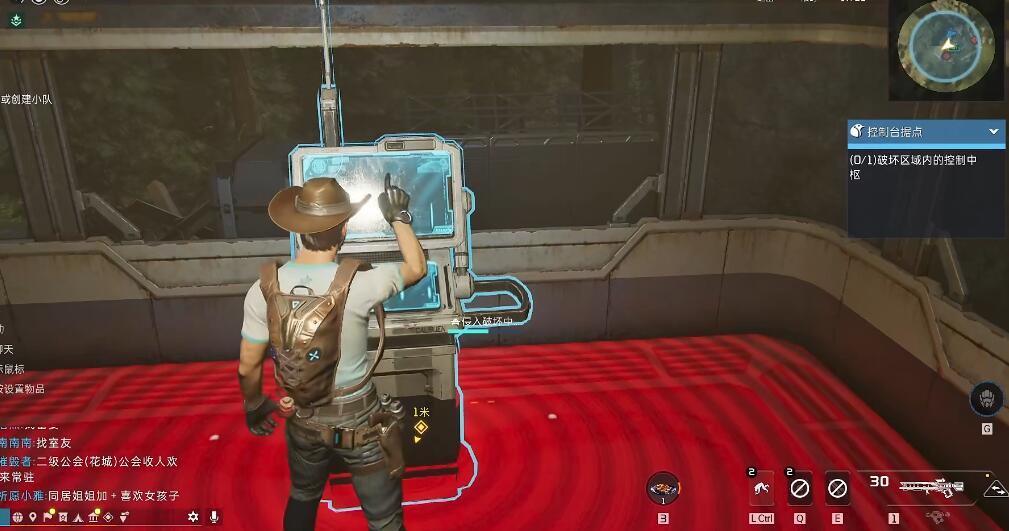The width and height of the screenshot is (1009, 531).
Task: Open the chat settings gear icon
Action: [x=193, y=517]
